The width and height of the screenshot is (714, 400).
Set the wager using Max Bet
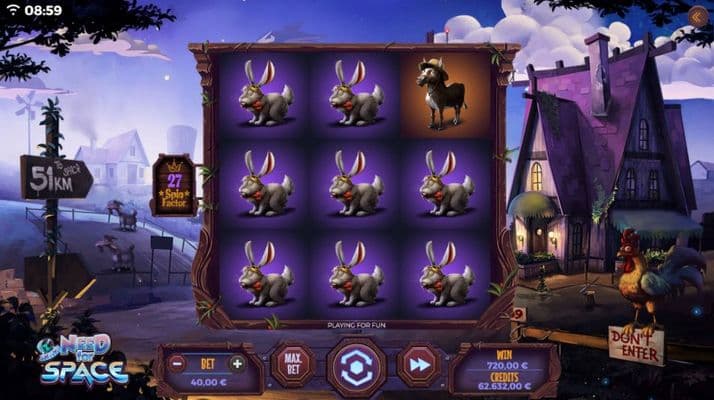pyautogui.click(x=292, y=365)
